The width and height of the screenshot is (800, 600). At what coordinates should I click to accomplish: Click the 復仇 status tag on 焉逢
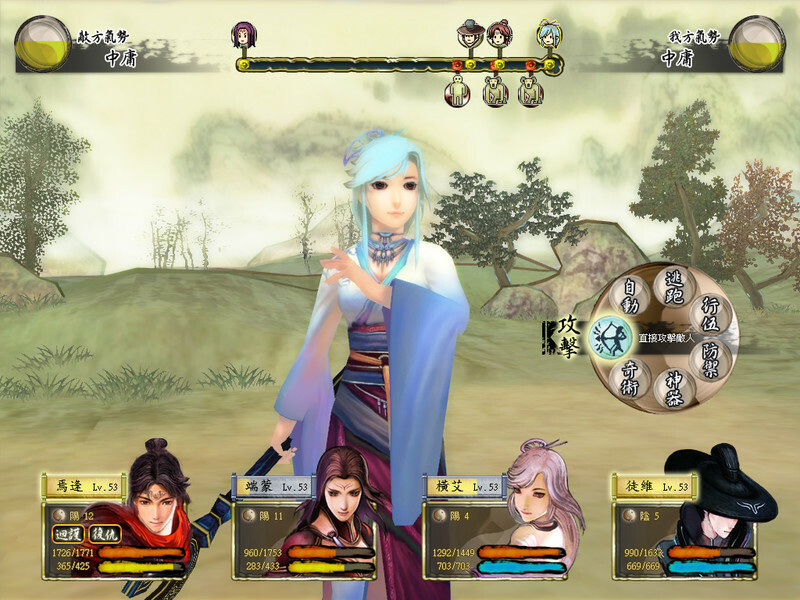pos(106,533)
